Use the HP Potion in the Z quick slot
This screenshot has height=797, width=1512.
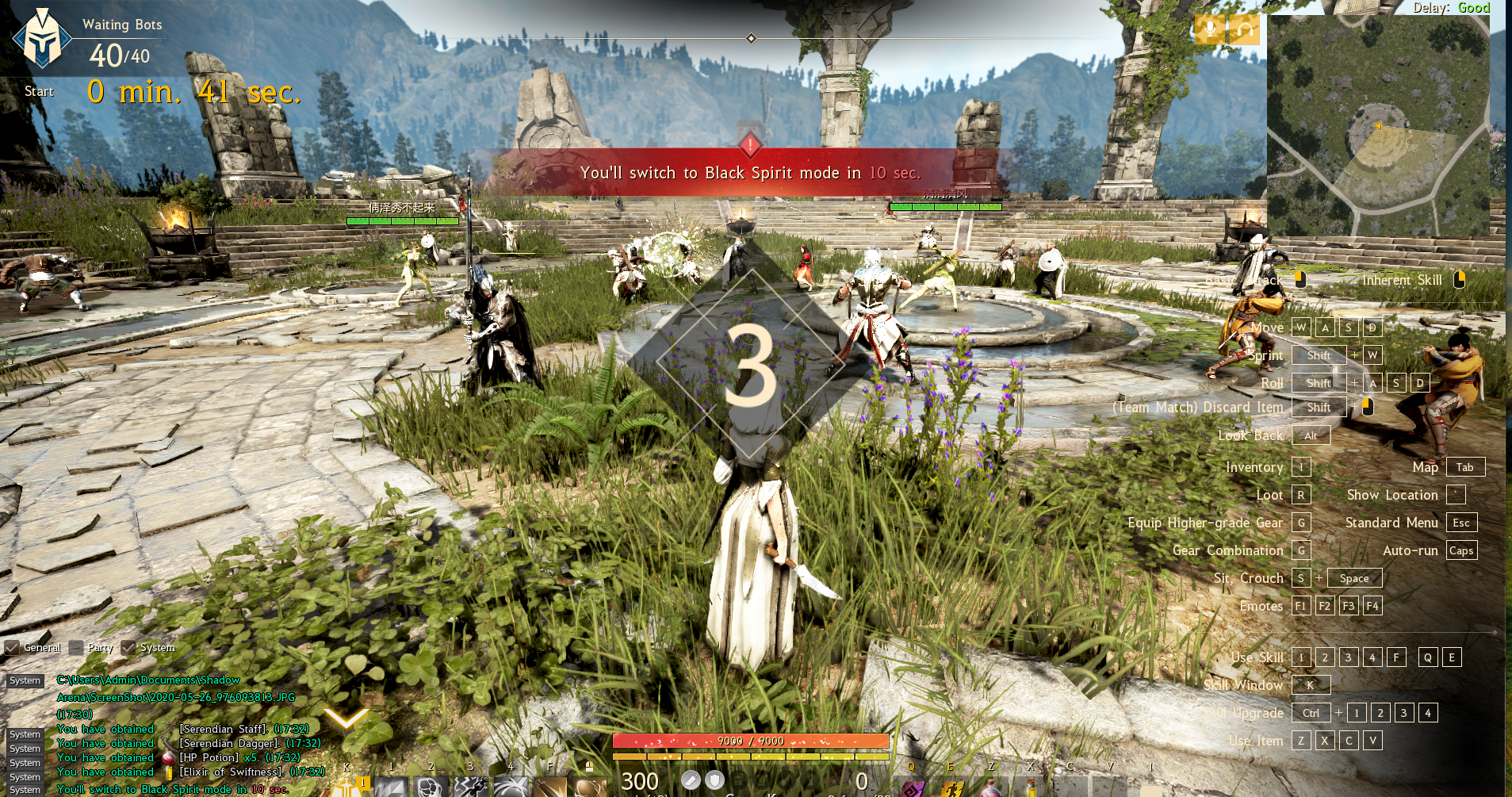[x=991, y=790]
